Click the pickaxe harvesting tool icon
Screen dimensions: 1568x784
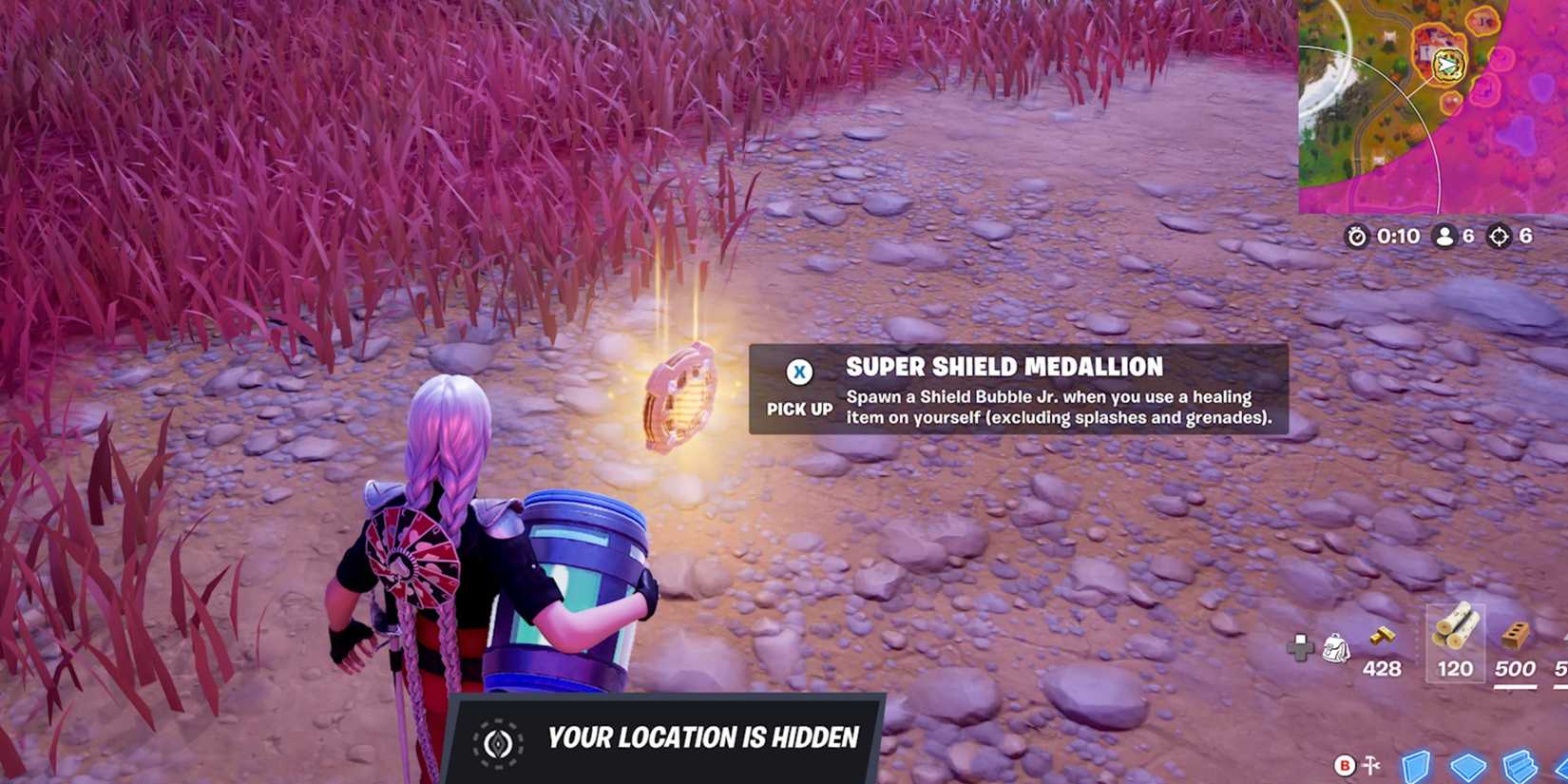click(1371, 765)
